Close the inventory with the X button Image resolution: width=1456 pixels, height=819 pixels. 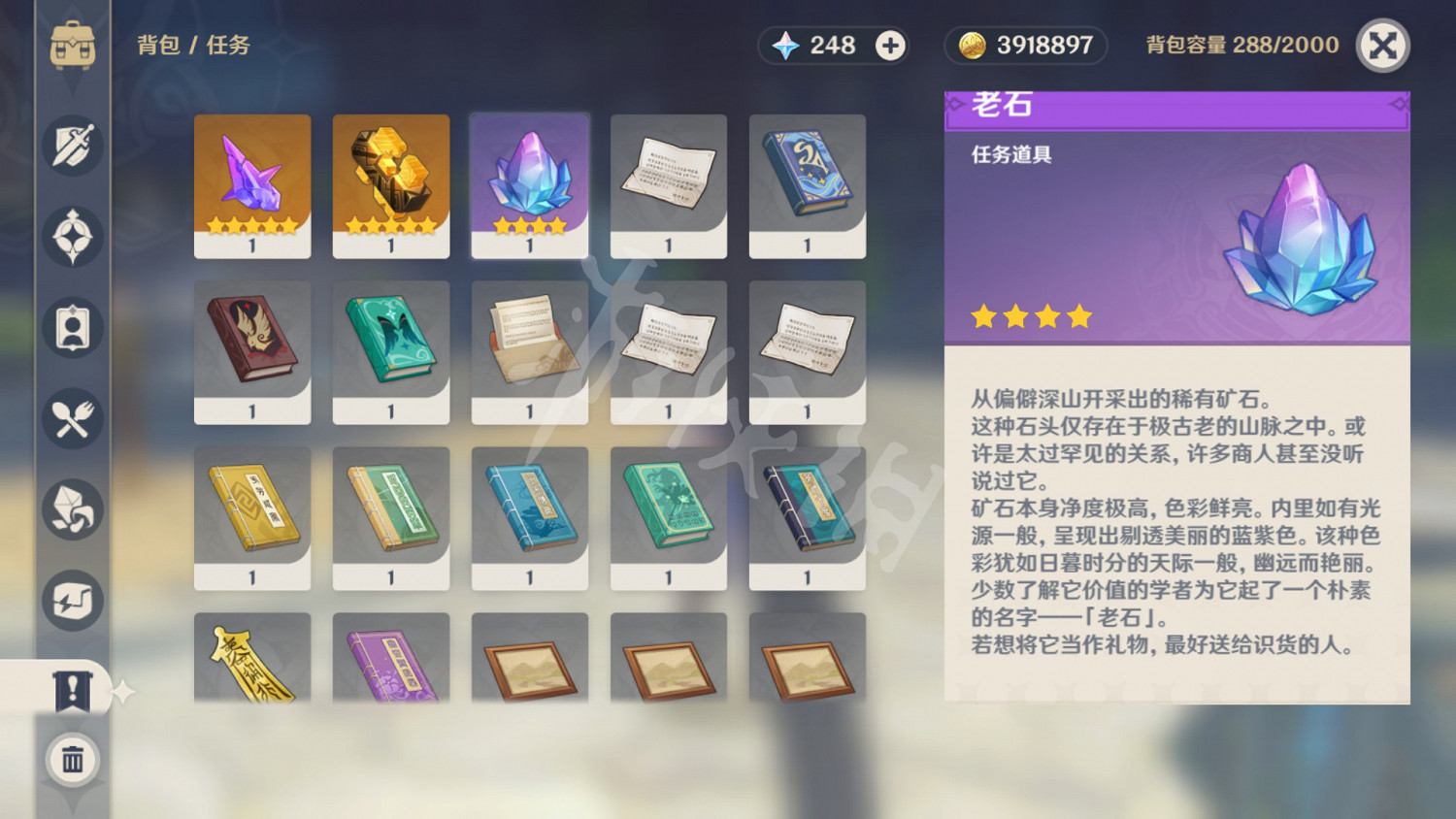(1382, 45)
